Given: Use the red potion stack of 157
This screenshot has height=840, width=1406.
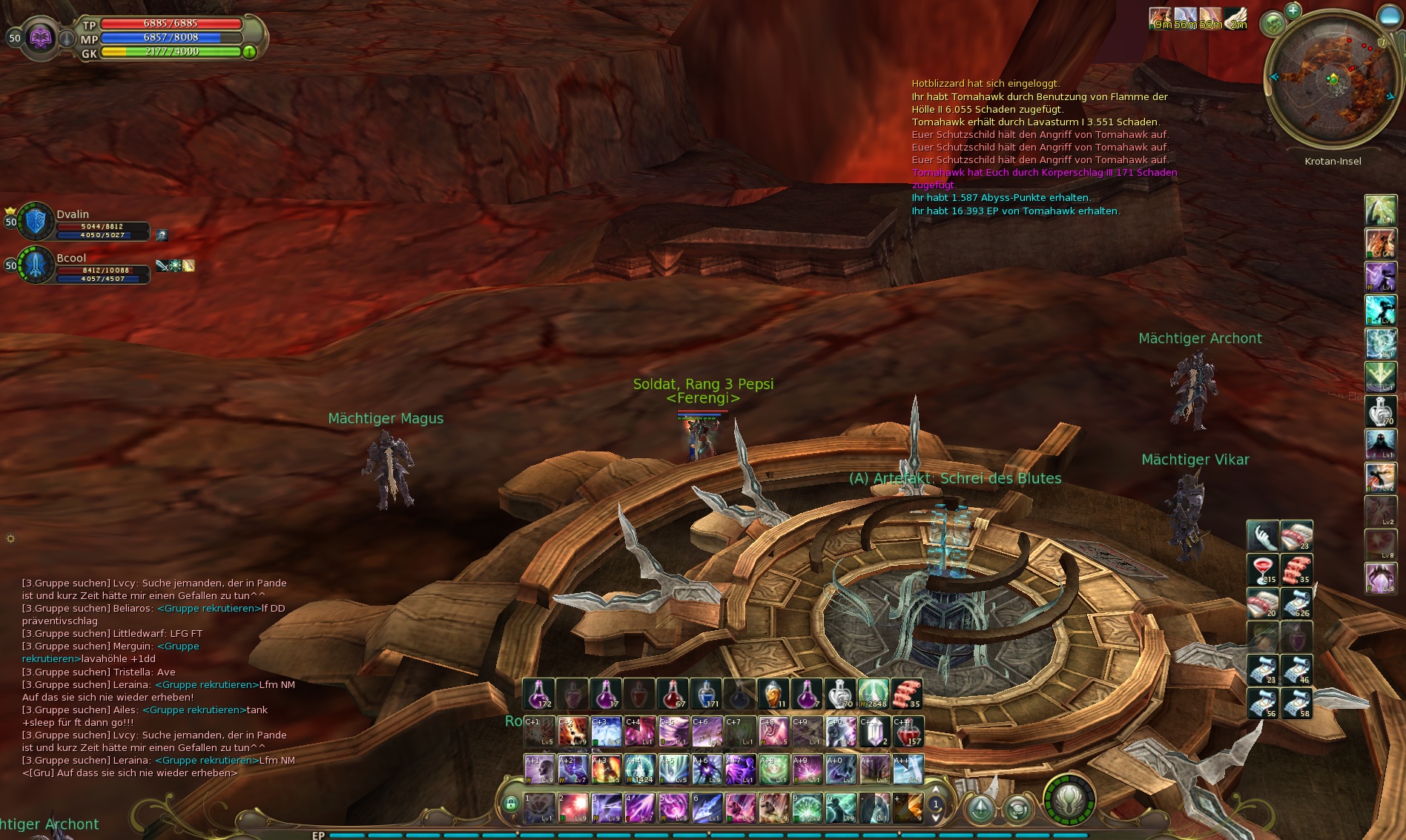Looking at the screenshot, I should click(x=908, y=731).
